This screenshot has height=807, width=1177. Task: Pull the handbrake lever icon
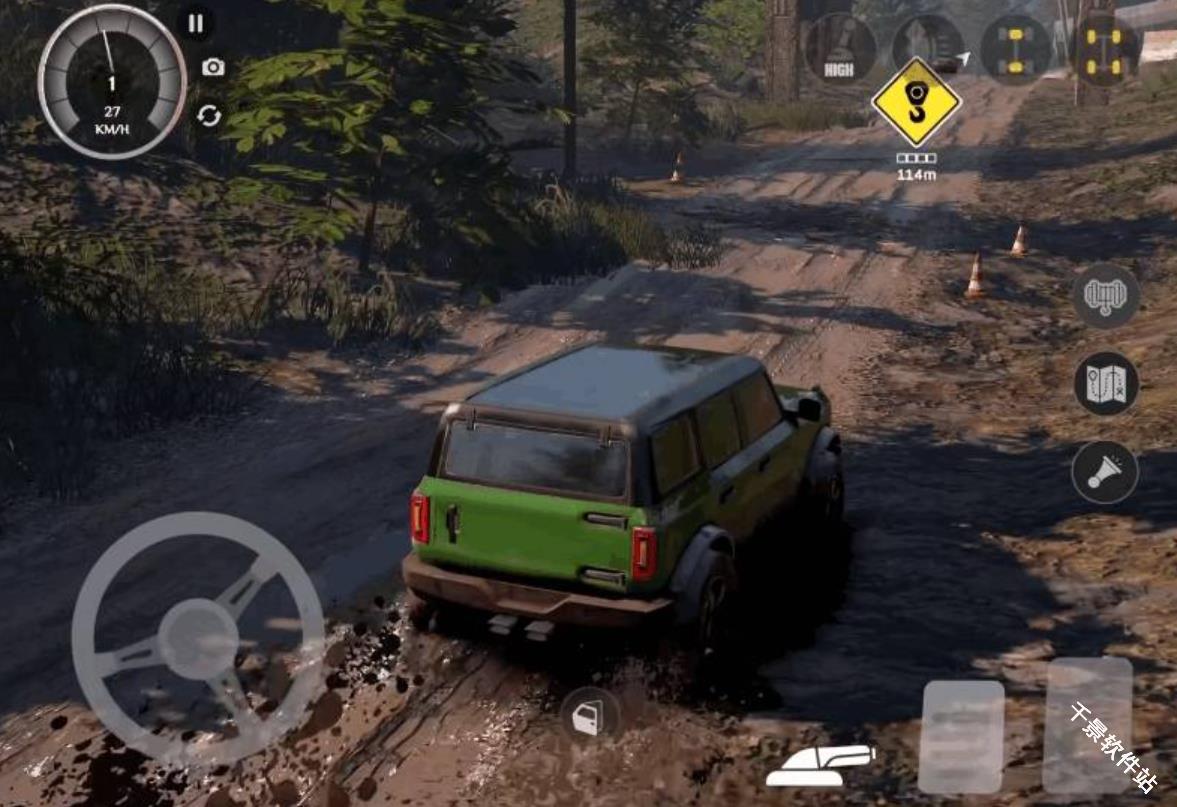(x=820, y=766)
